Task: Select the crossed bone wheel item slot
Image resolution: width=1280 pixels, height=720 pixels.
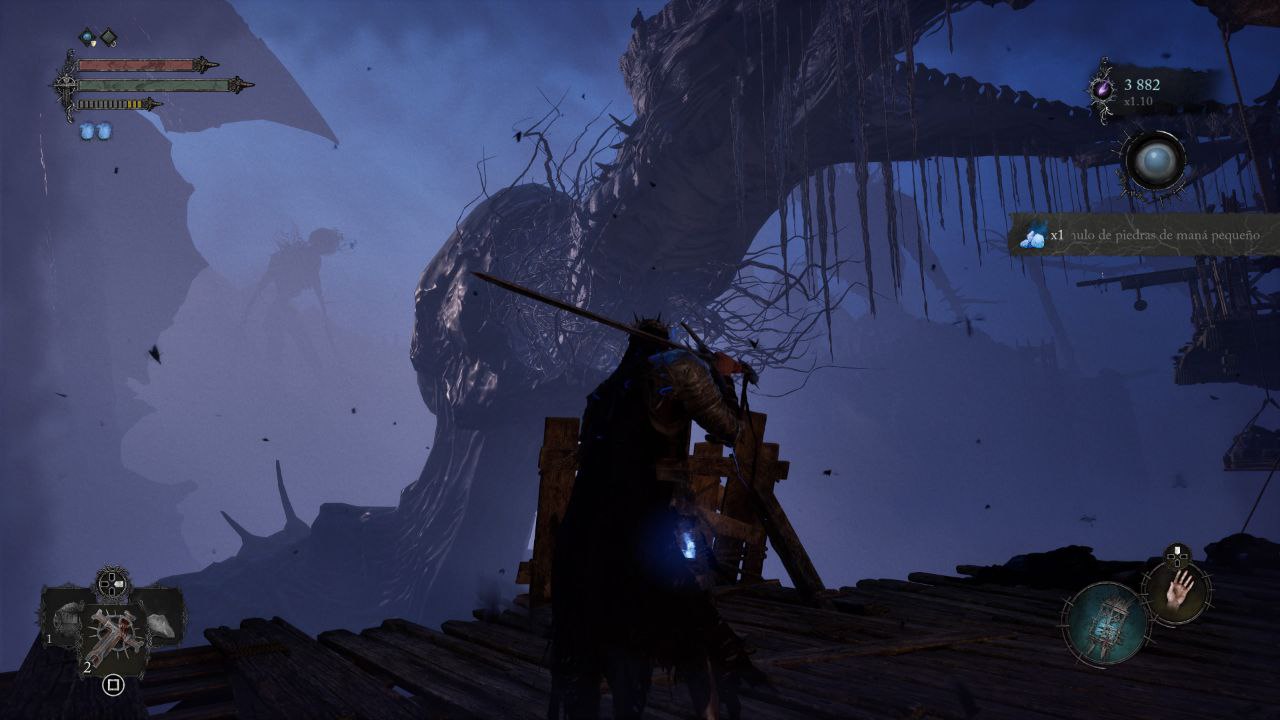Action: pyautogui.click(x=113, y=634)
